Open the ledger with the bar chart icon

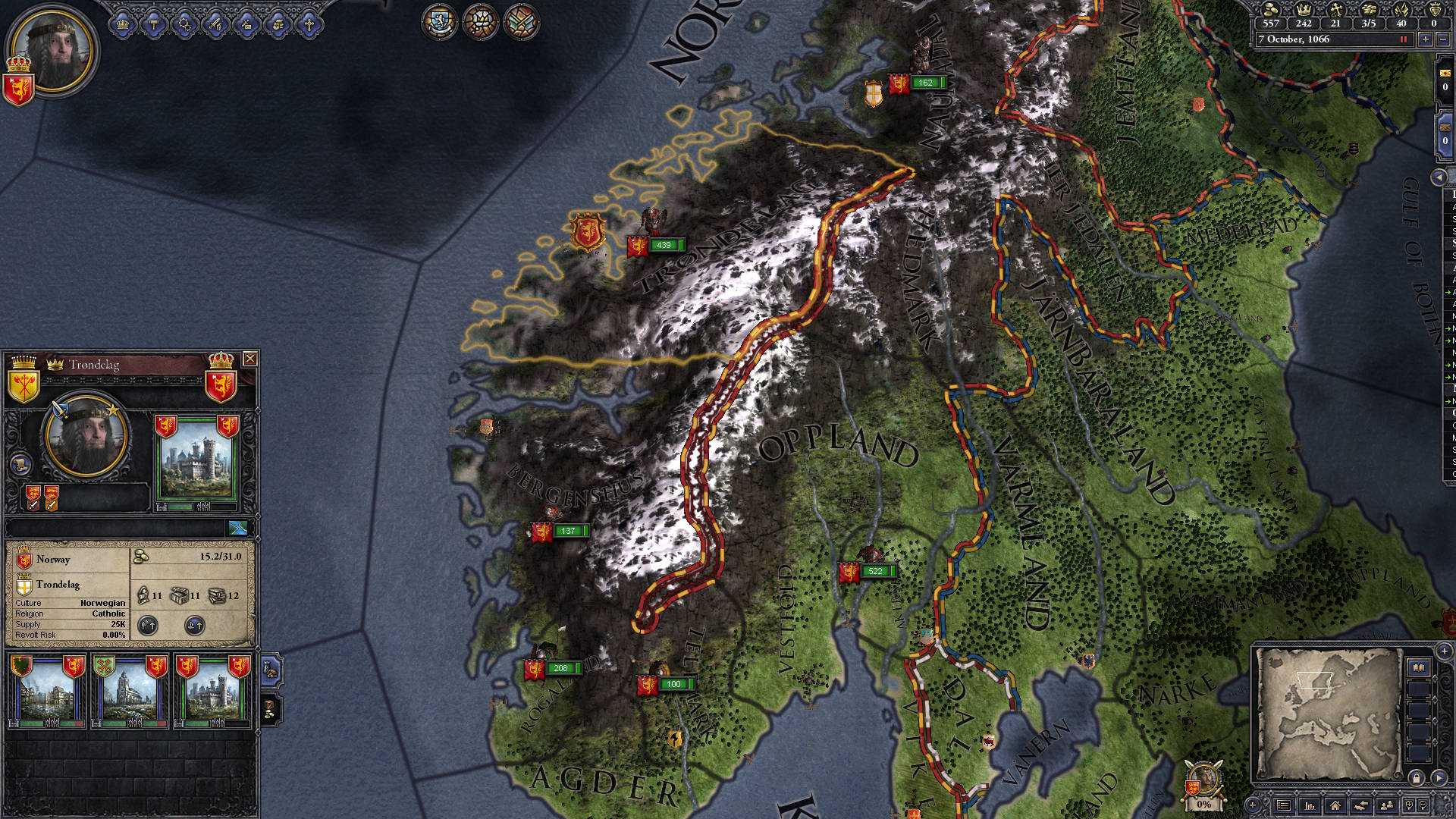(1310, 805)
